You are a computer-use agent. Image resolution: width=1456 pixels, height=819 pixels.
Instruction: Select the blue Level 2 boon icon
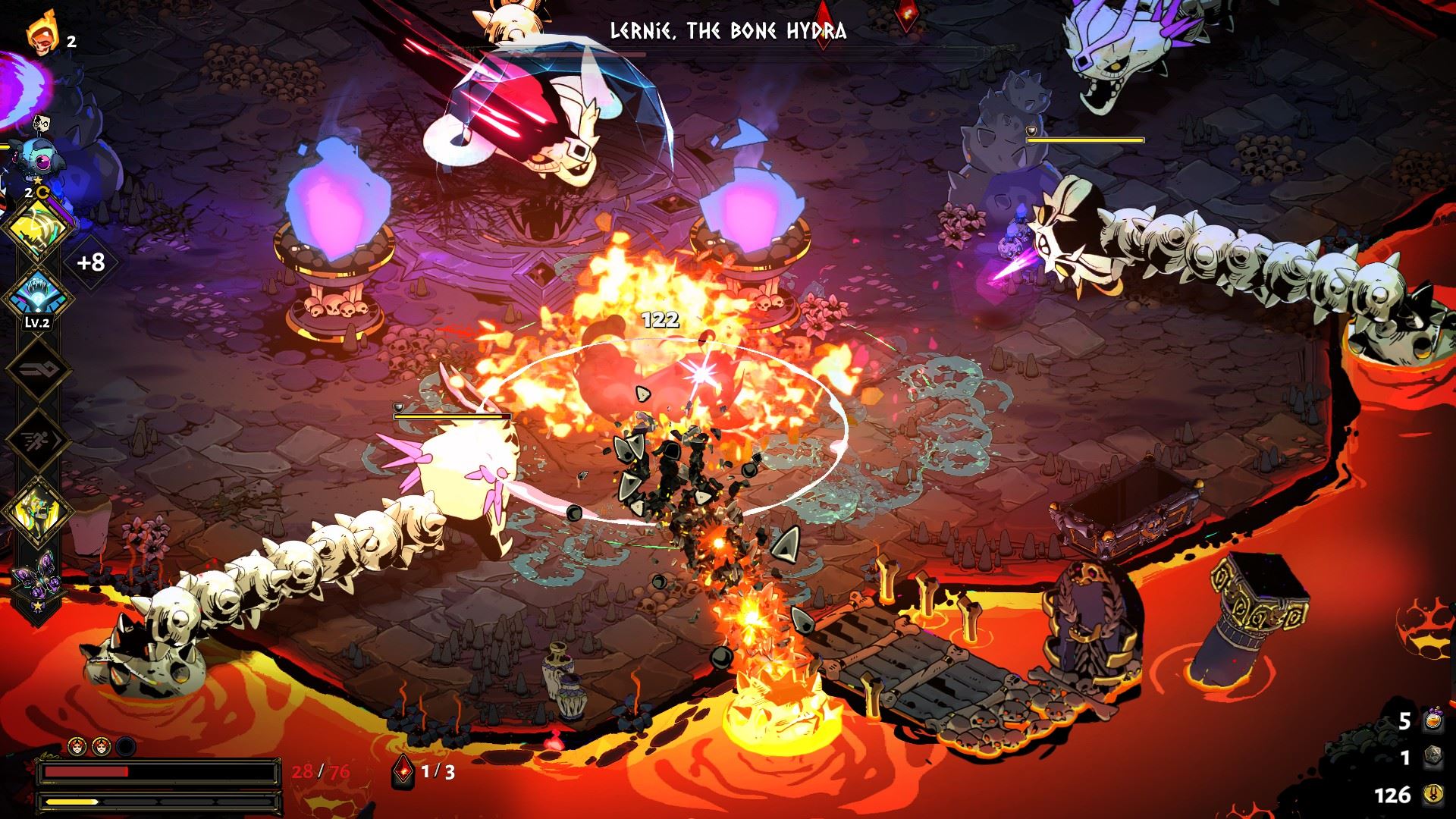[x=39, y=297]
